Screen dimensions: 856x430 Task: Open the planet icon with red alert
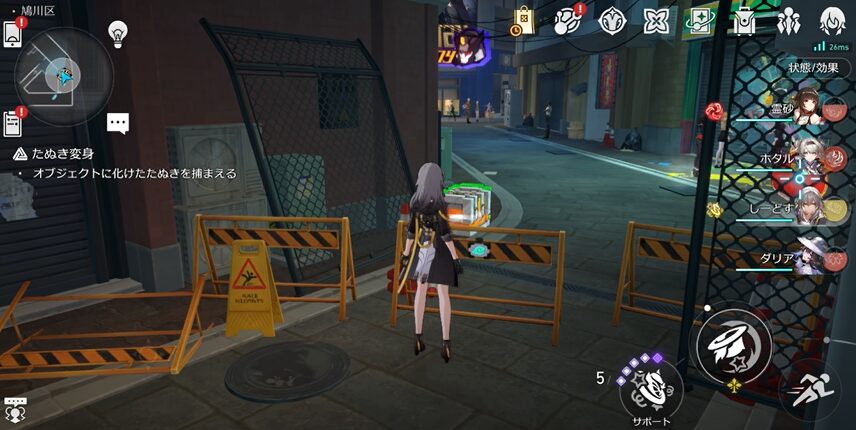click(567, 20)
